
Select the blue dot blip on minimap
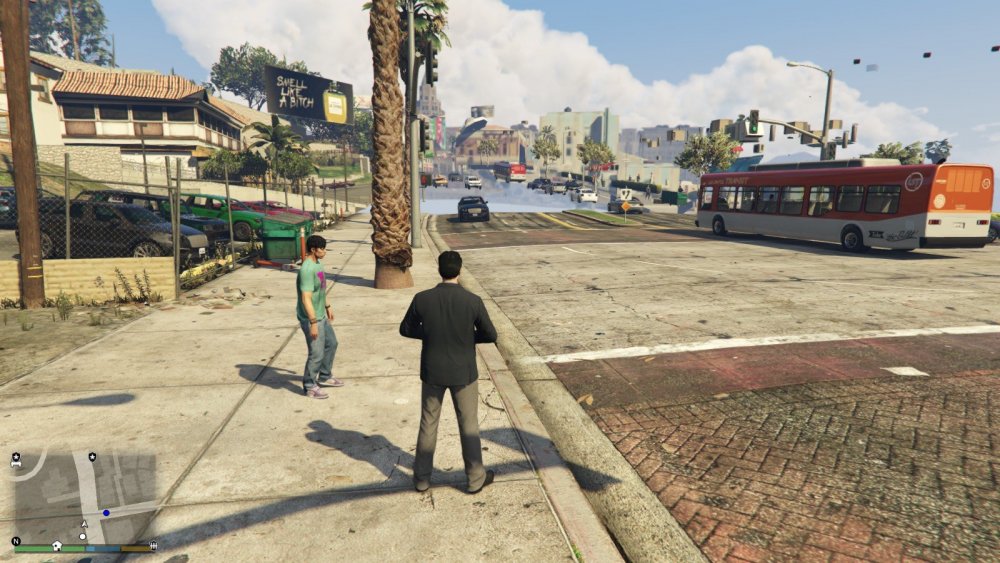coord(106,512)
